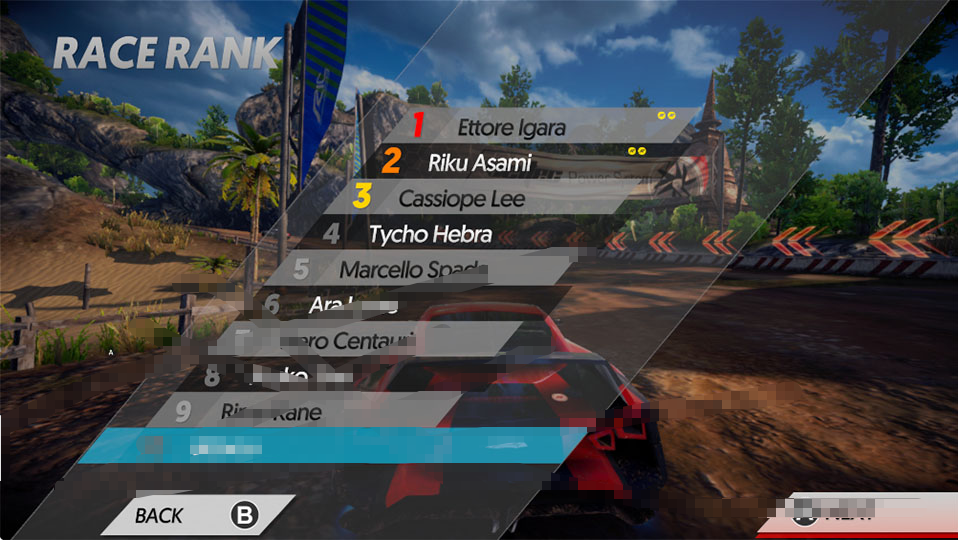Continue with the red Next button
The width and height of the screenshot is (958, 540).
(860, 516)
